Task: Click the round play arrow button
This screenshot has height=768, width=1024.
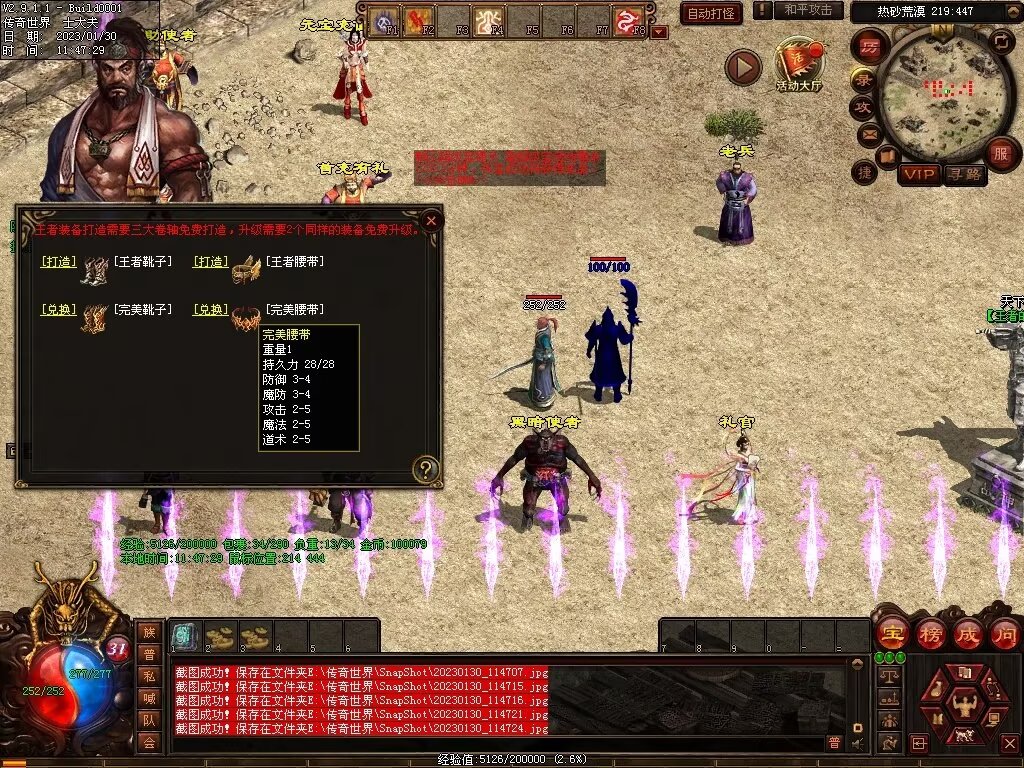Action: 743,67
